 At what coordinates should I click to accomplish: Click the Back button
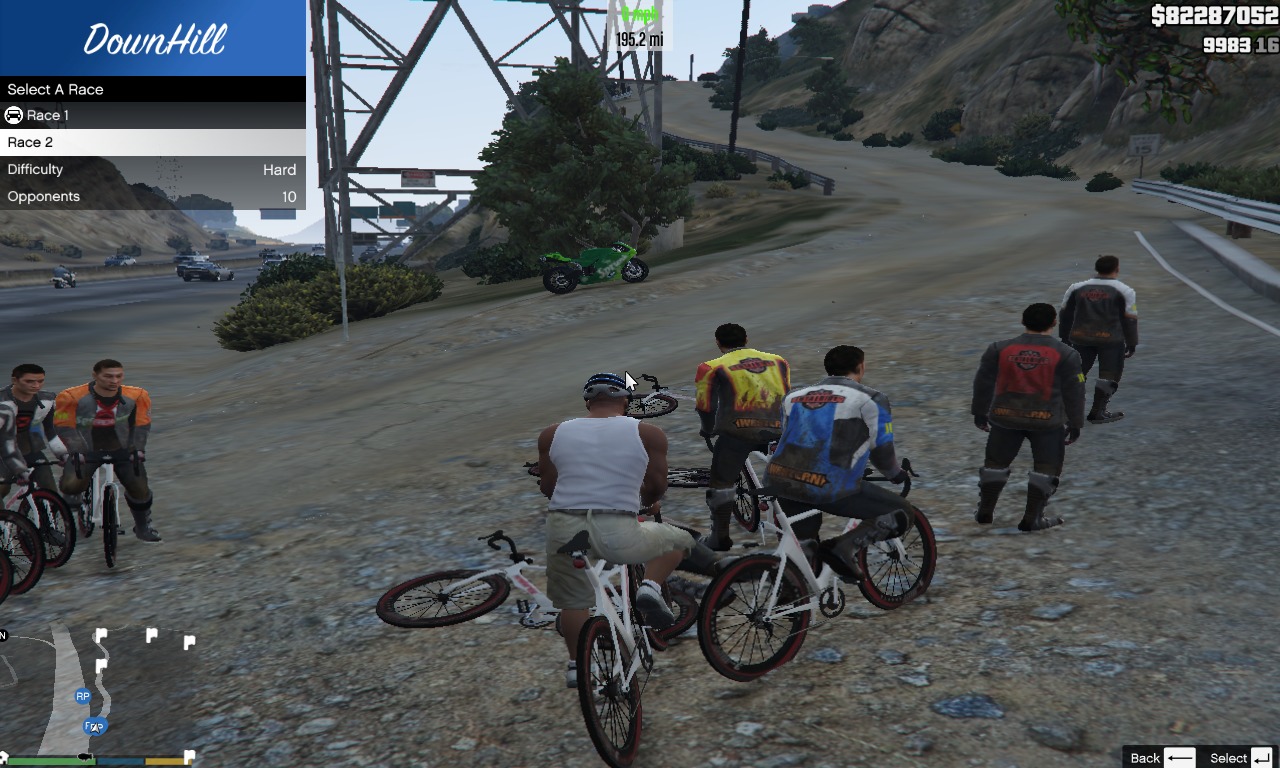(x=1161, y=757)
